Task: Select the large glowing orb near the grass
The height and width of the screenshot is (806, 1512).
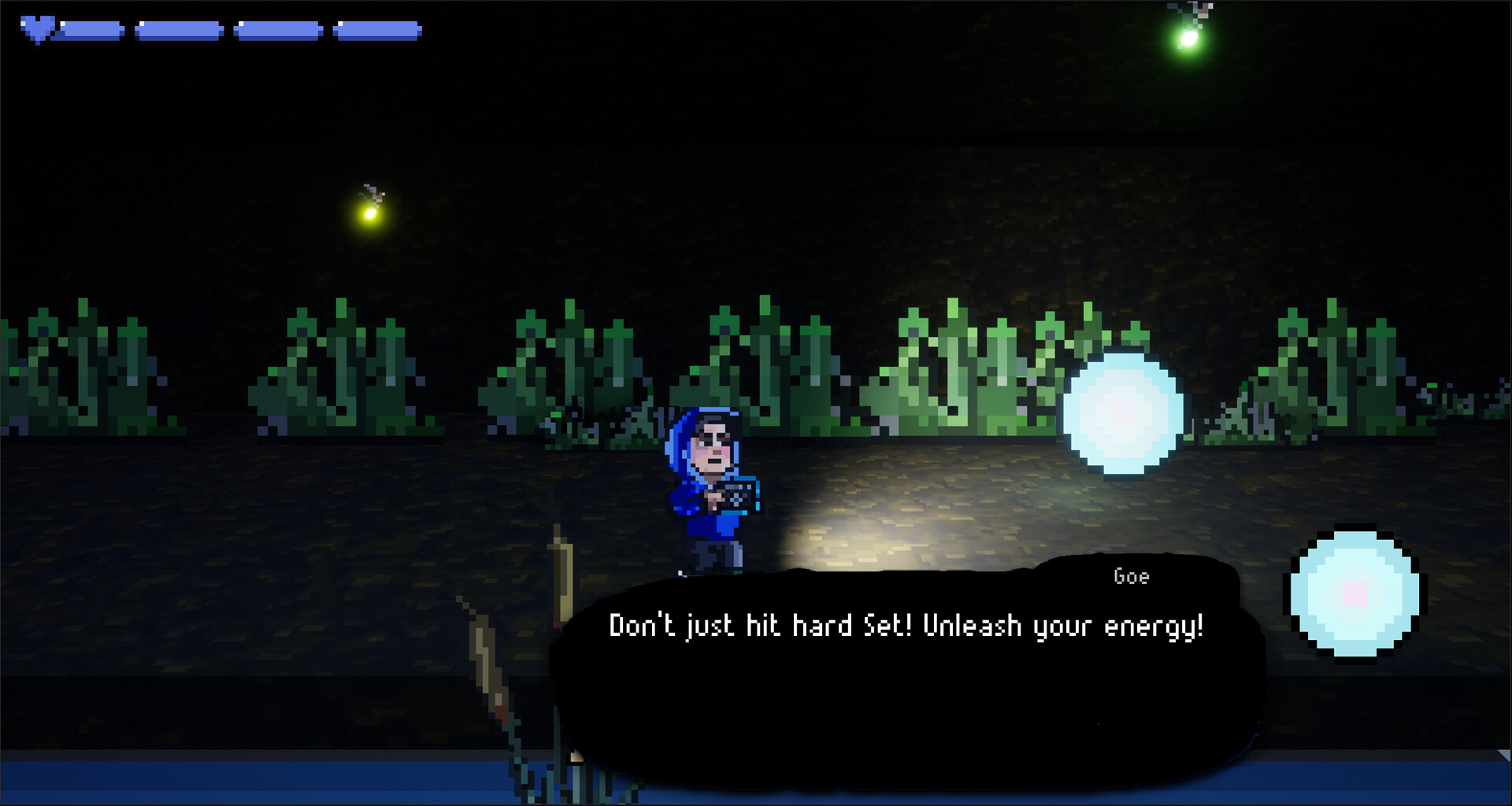Action: [1125, 416]
